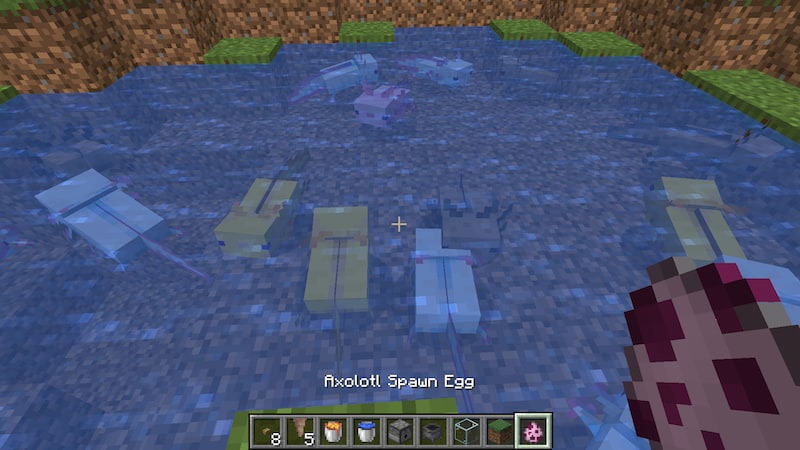Click the pink axolotl spawn egg slot
This screenshot has height=450, width=800.
(x=532, y=431)
